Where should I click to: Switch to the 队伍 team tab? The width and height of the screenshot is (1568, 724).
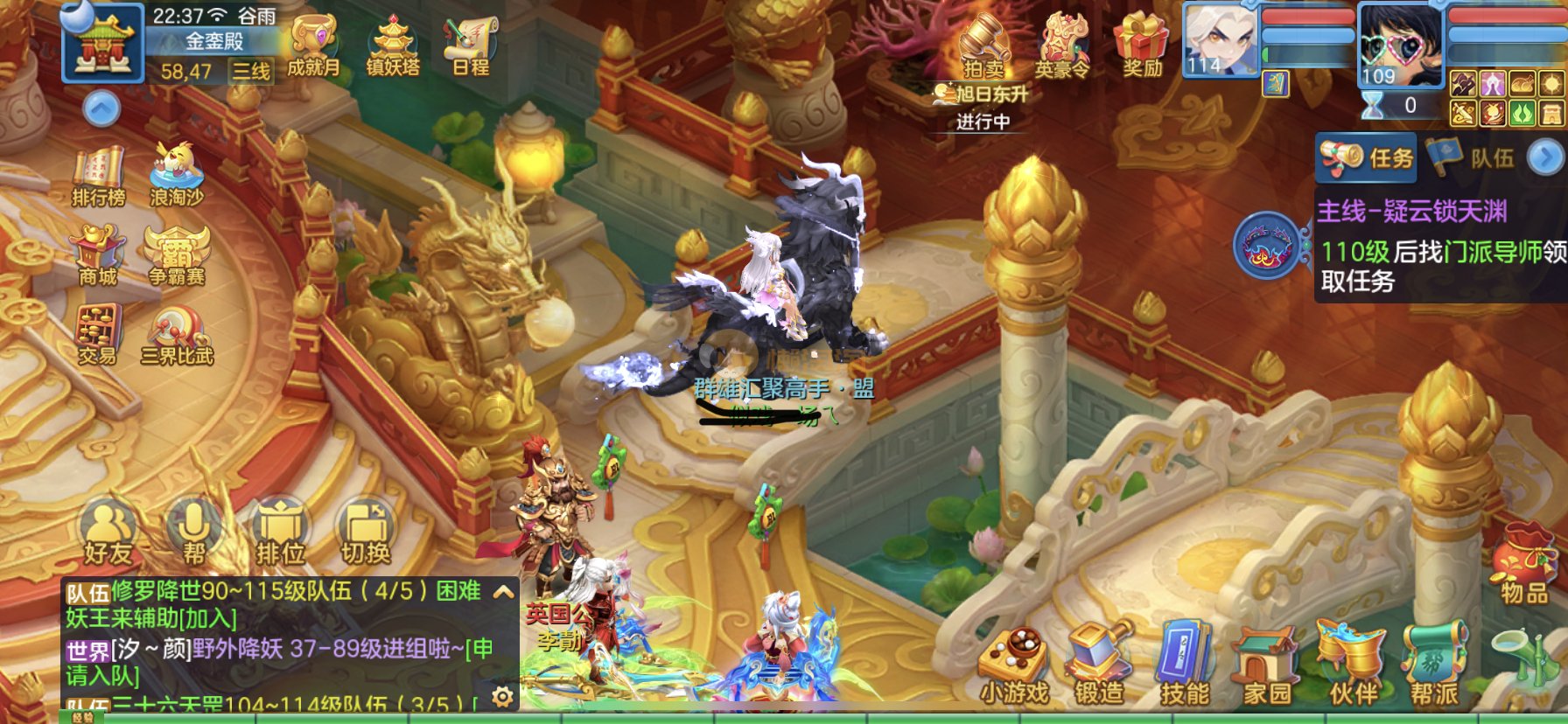click(x=1474, y=157)
